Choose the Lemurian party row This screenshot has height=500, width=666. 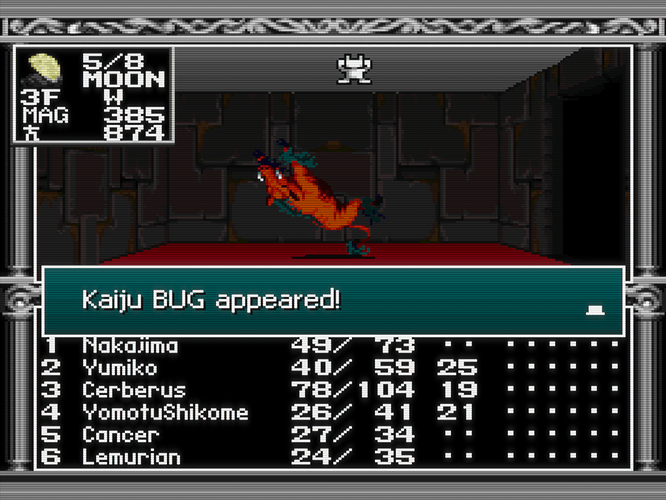tap(132, 457)
